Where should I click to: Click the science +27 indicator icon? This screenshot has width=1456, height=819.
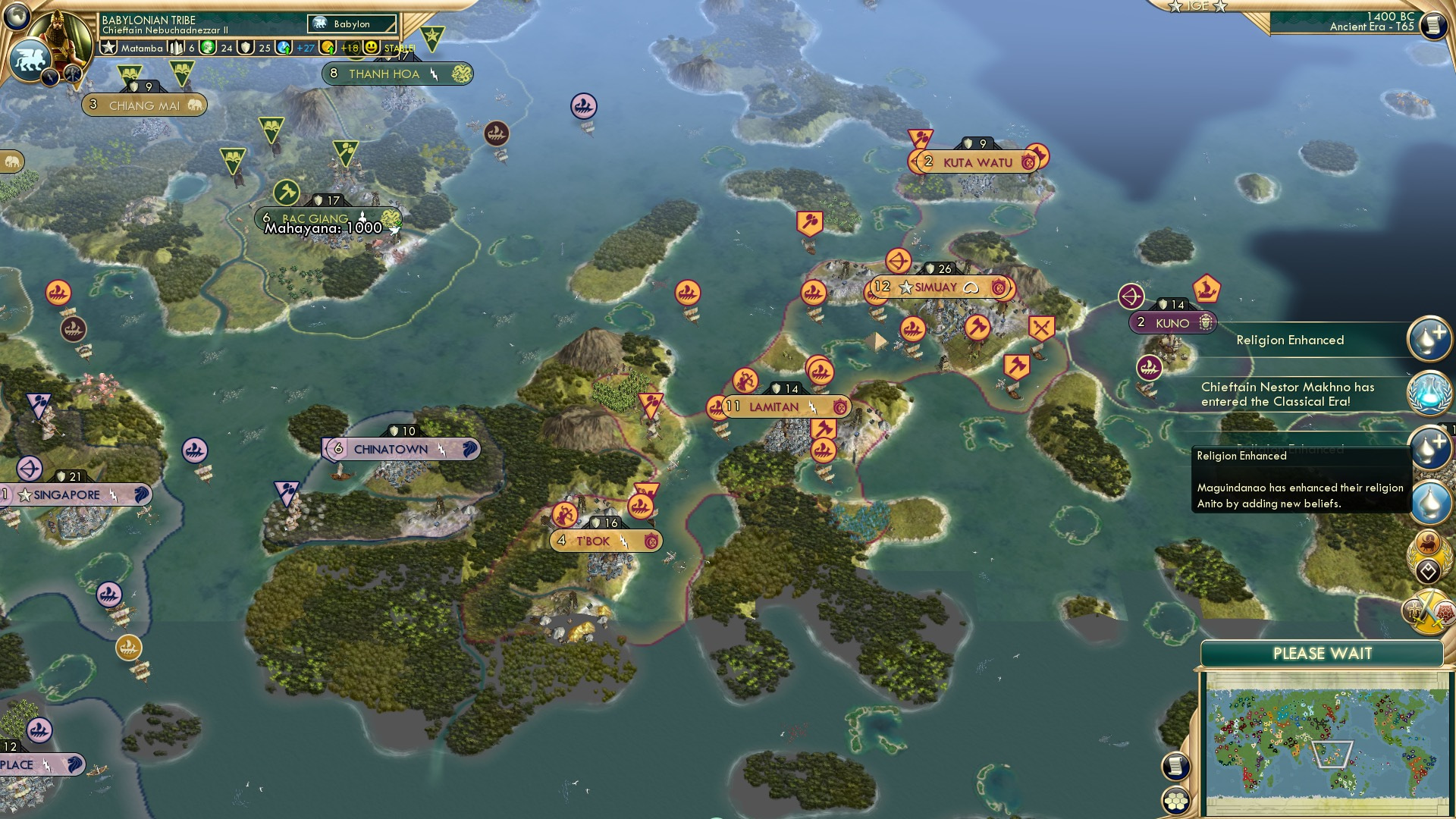click(x=282, y=48)
